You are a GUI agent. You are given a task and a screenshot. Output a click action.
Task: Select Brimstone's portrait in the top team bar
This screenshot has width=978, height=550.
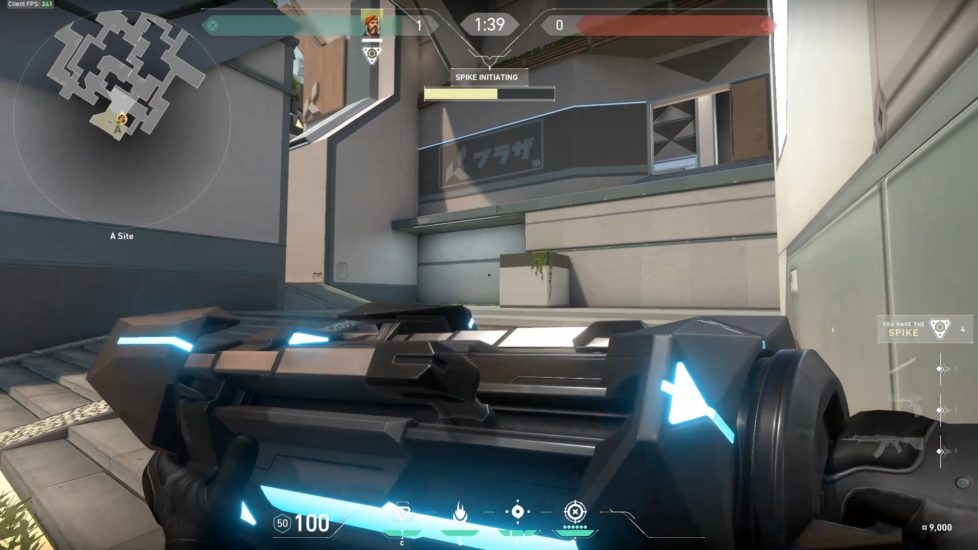(x=372, y=24)
